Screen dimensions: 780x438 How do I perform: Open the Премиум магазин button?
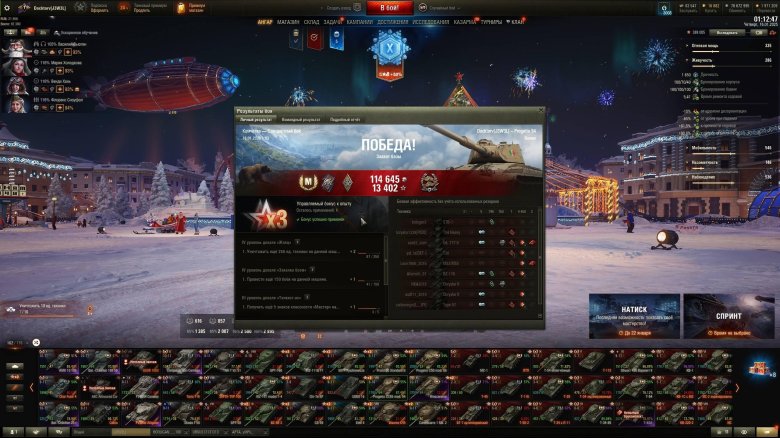tap(195, 7)
